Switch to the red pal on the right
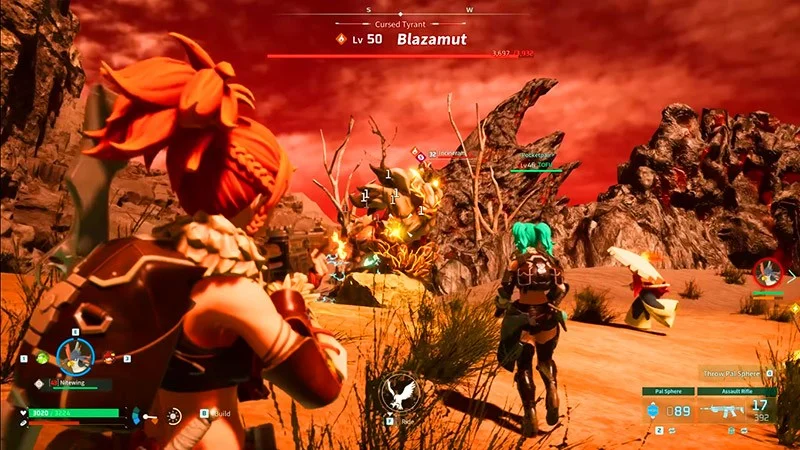The width and height of the screenshot is (800, 450). point(110,358)
